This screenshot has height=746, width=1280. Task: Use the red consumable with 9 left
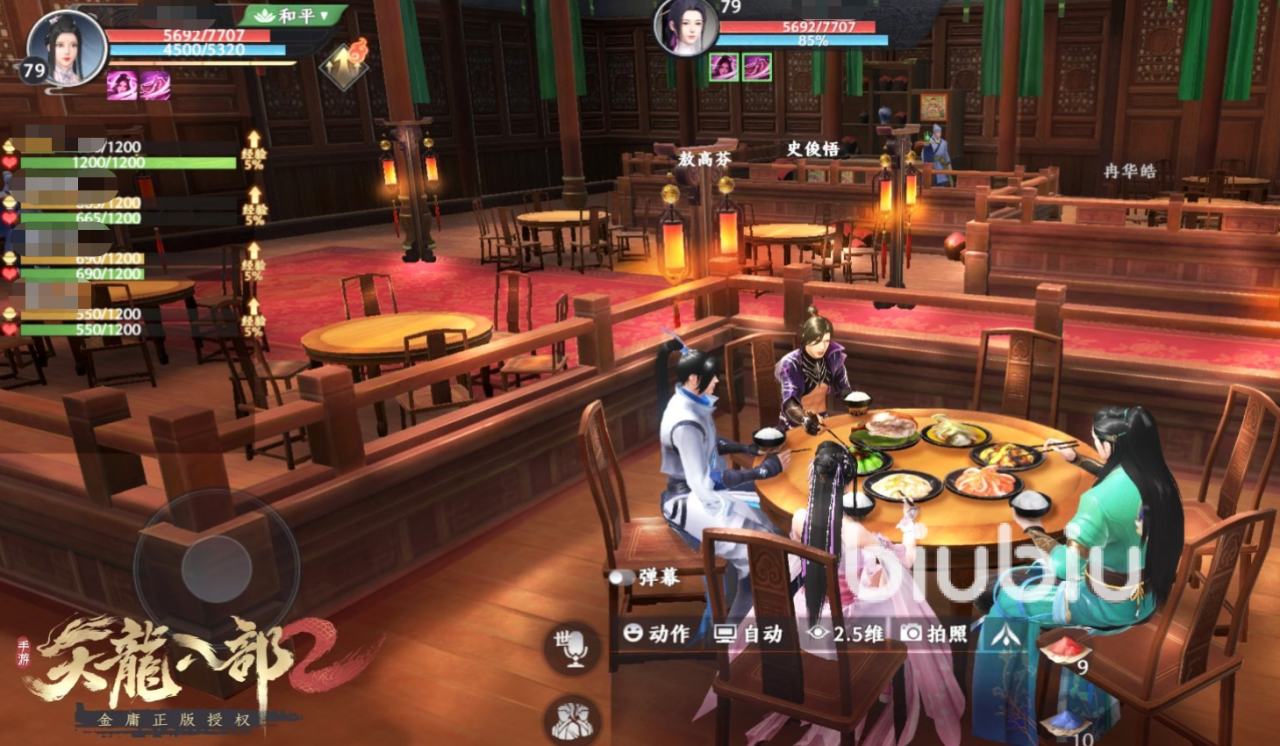[1064, 650]
